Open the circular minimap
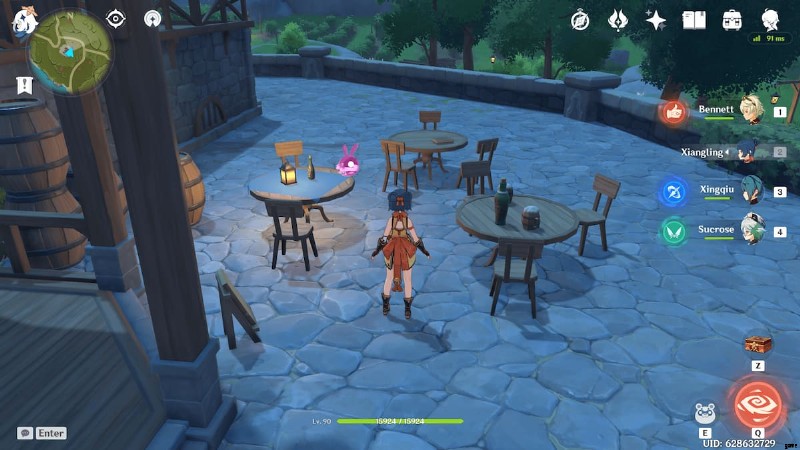Viewport: 800px width, 450px height. tap(69, 51)
